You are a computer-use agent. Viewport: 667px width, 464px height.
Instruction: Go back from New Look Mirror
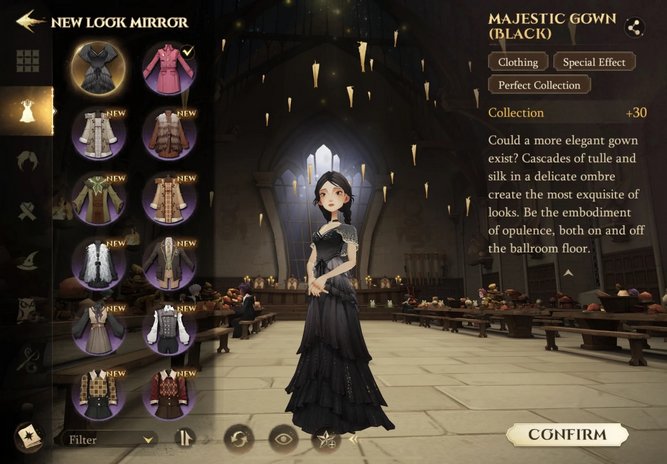click(x=30, y=20)
